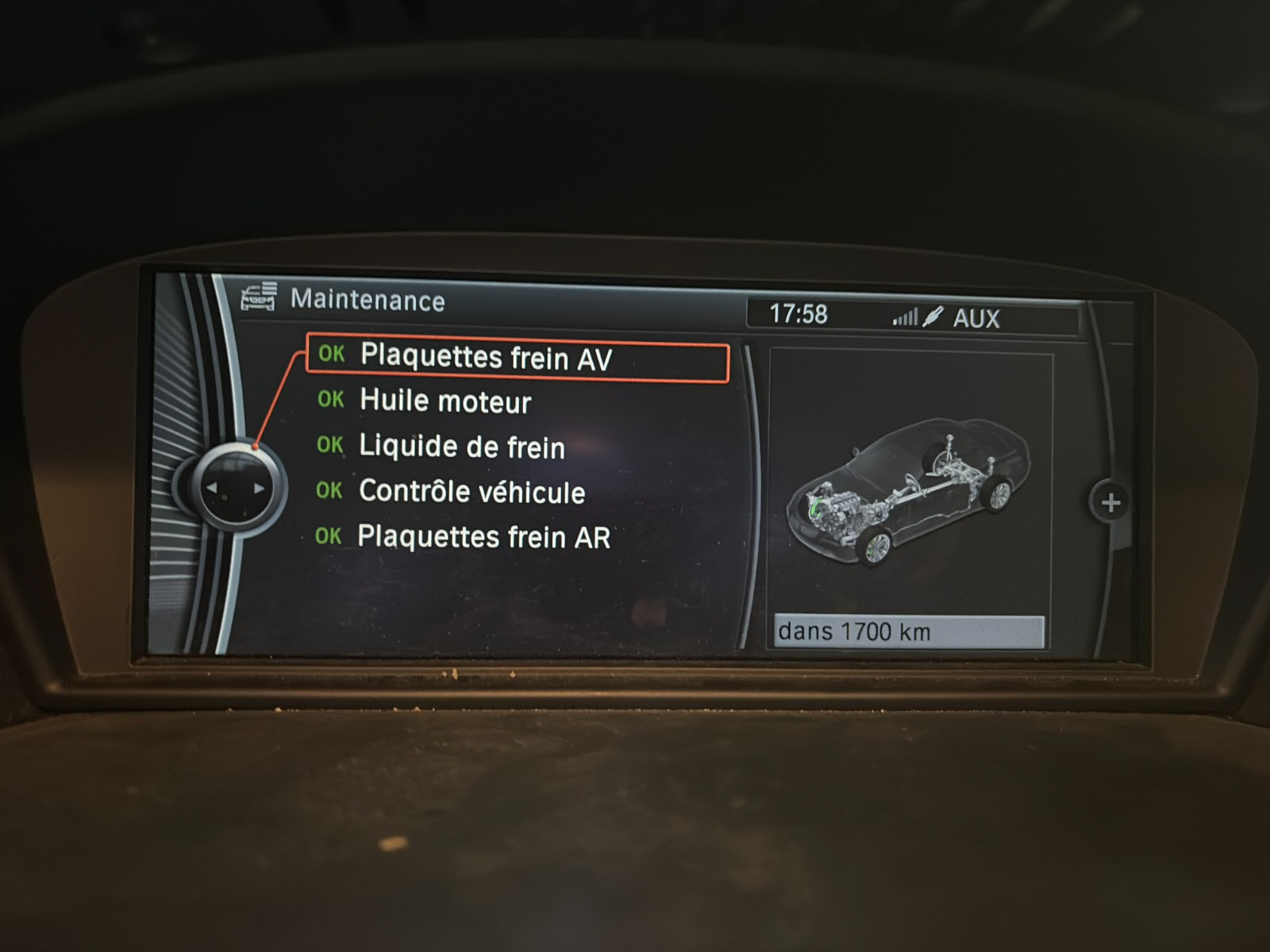The height and width of the screenshot is (952, 1270).
Task: Click the Maintenance car header icon
Action: [x=259, y=297]
